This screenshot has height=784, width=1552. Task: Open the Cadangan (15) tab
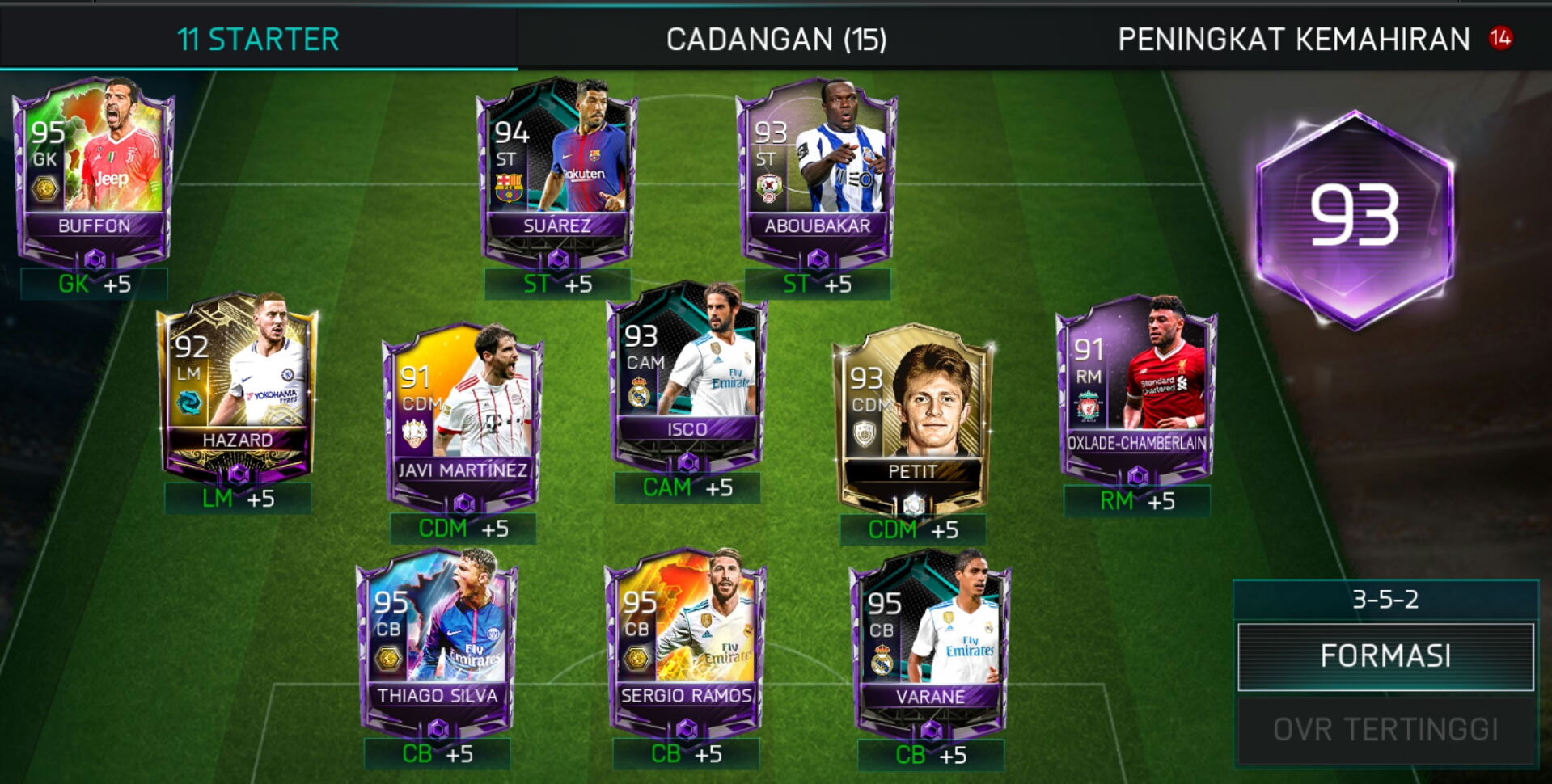[x=776, y=39]
